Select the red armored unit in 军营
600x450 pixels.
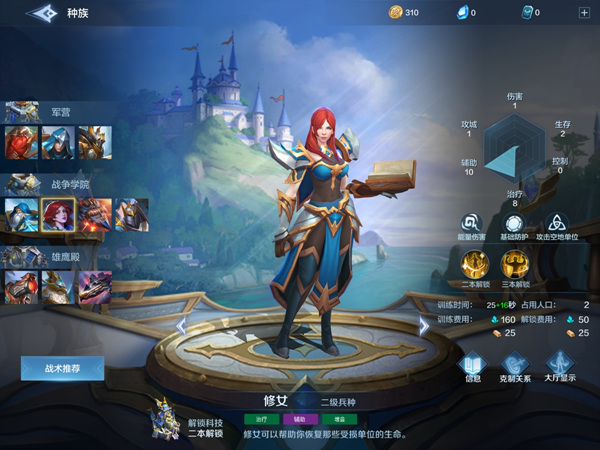click(x=21, y=142)
